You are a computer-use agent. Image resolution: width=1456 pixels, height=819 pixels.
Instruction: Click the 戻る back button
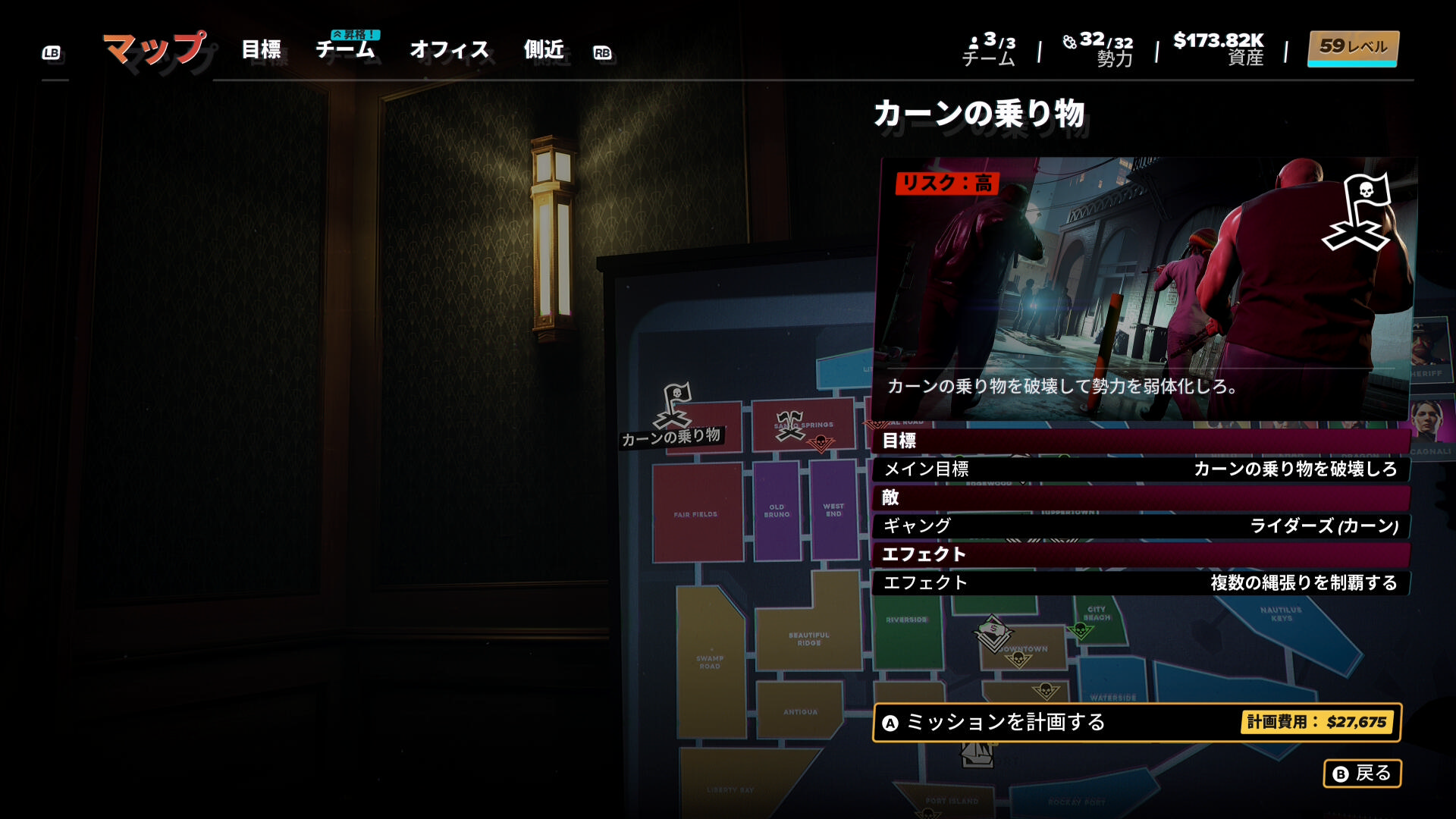pos(1362,773)
